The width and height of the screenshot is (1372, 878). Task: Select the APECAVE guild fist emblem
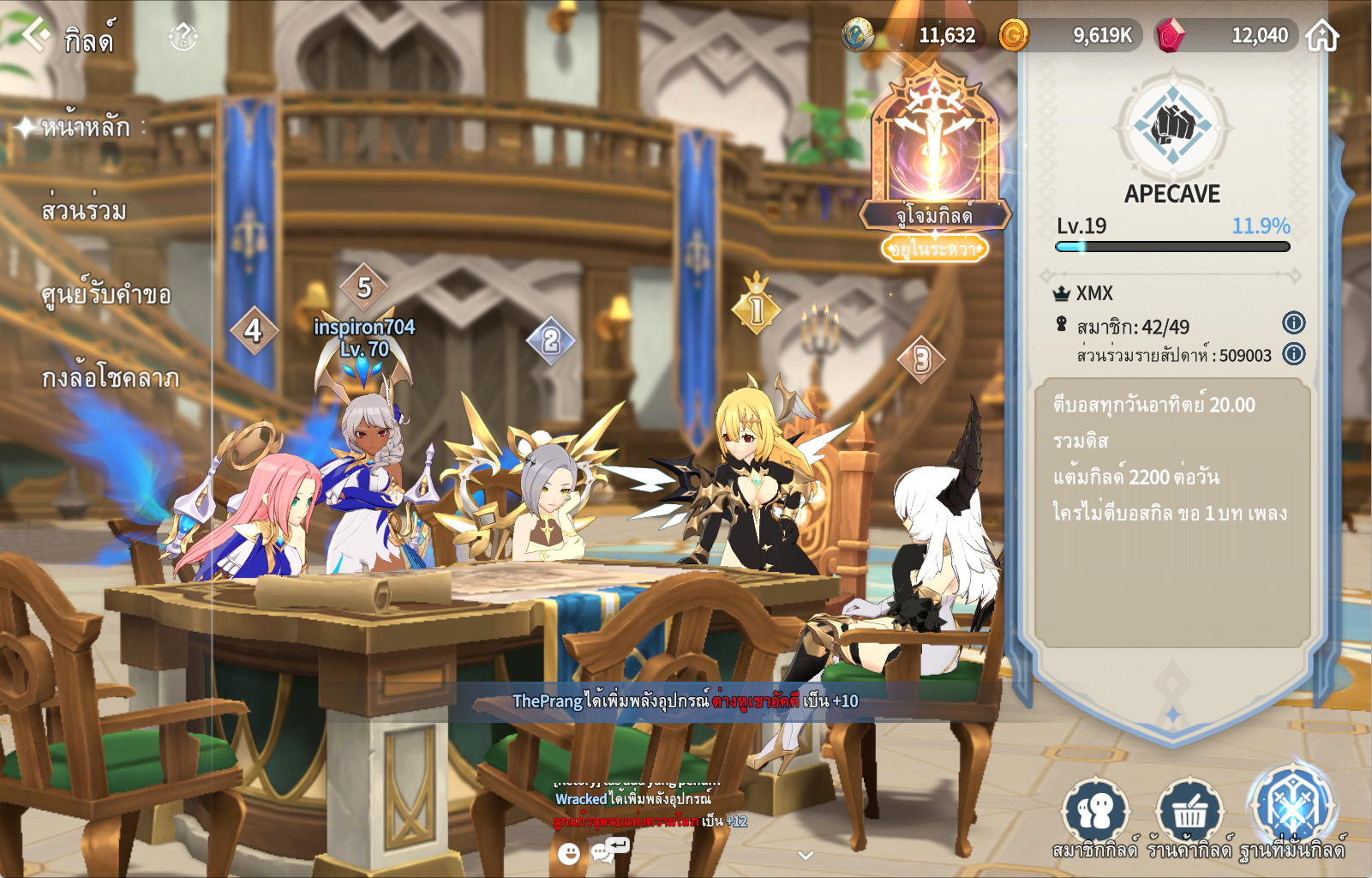[1172, 127]
